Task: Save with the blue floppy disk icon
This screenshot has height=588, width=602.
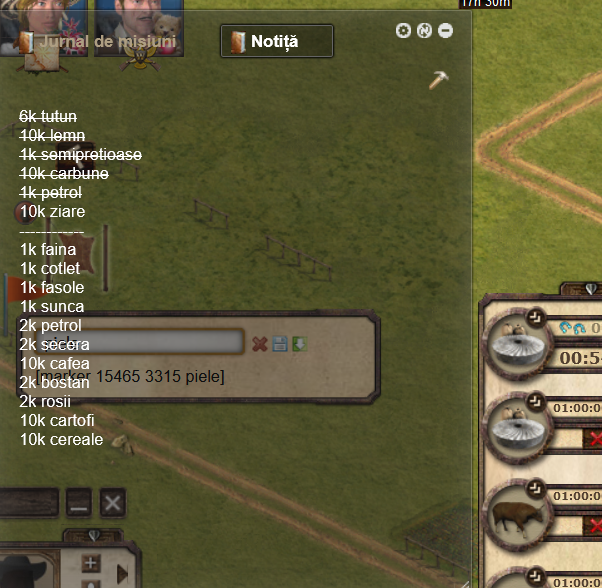Action: click(x=280, y=344)
